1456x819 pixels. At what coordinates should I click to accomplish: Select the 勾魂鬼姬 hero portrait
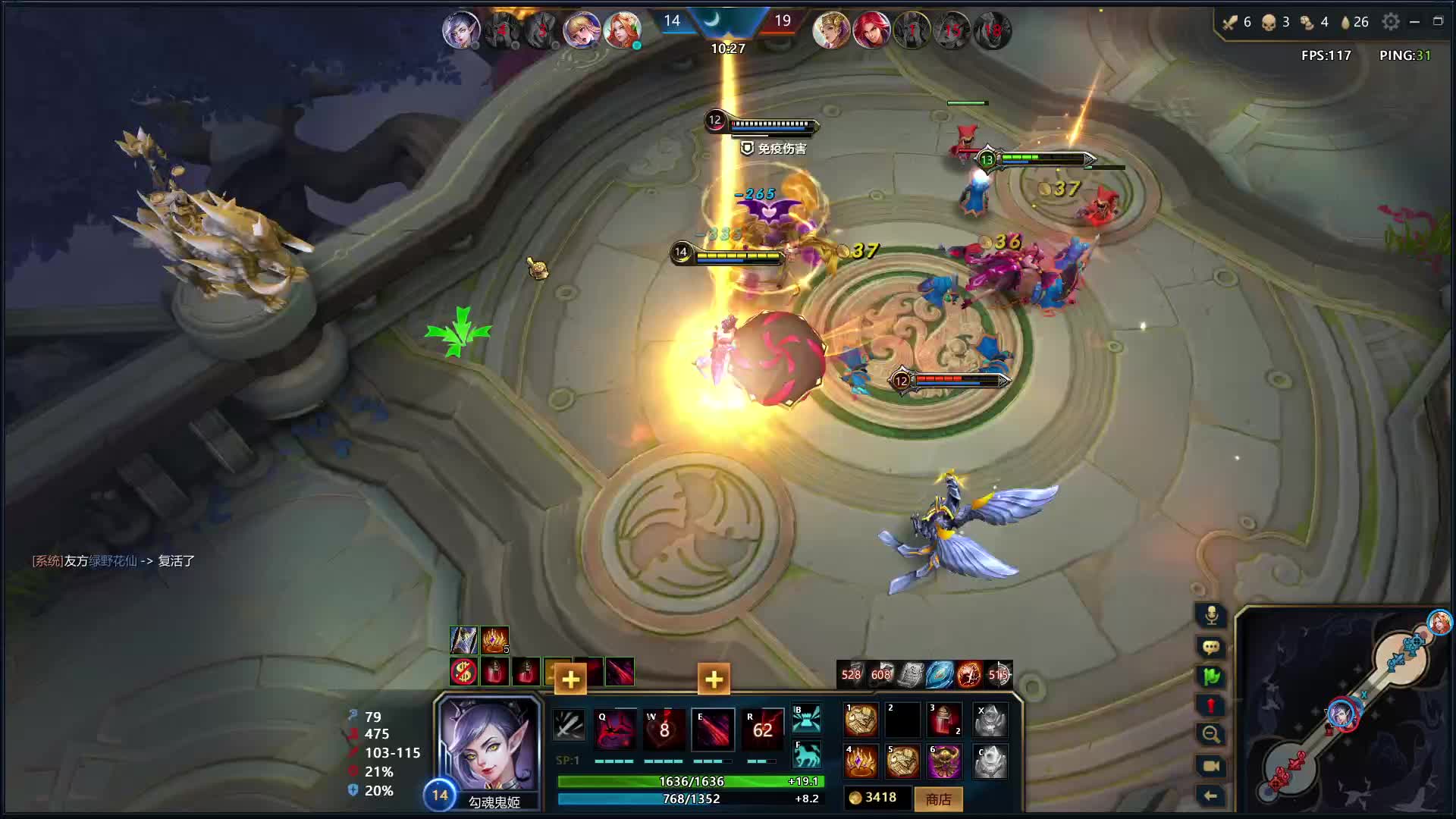tap(489, 745)
